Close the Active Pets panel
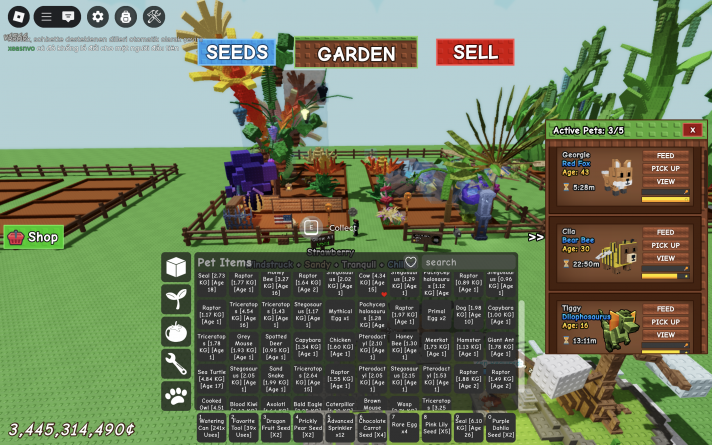 click(x=692, y=129)
